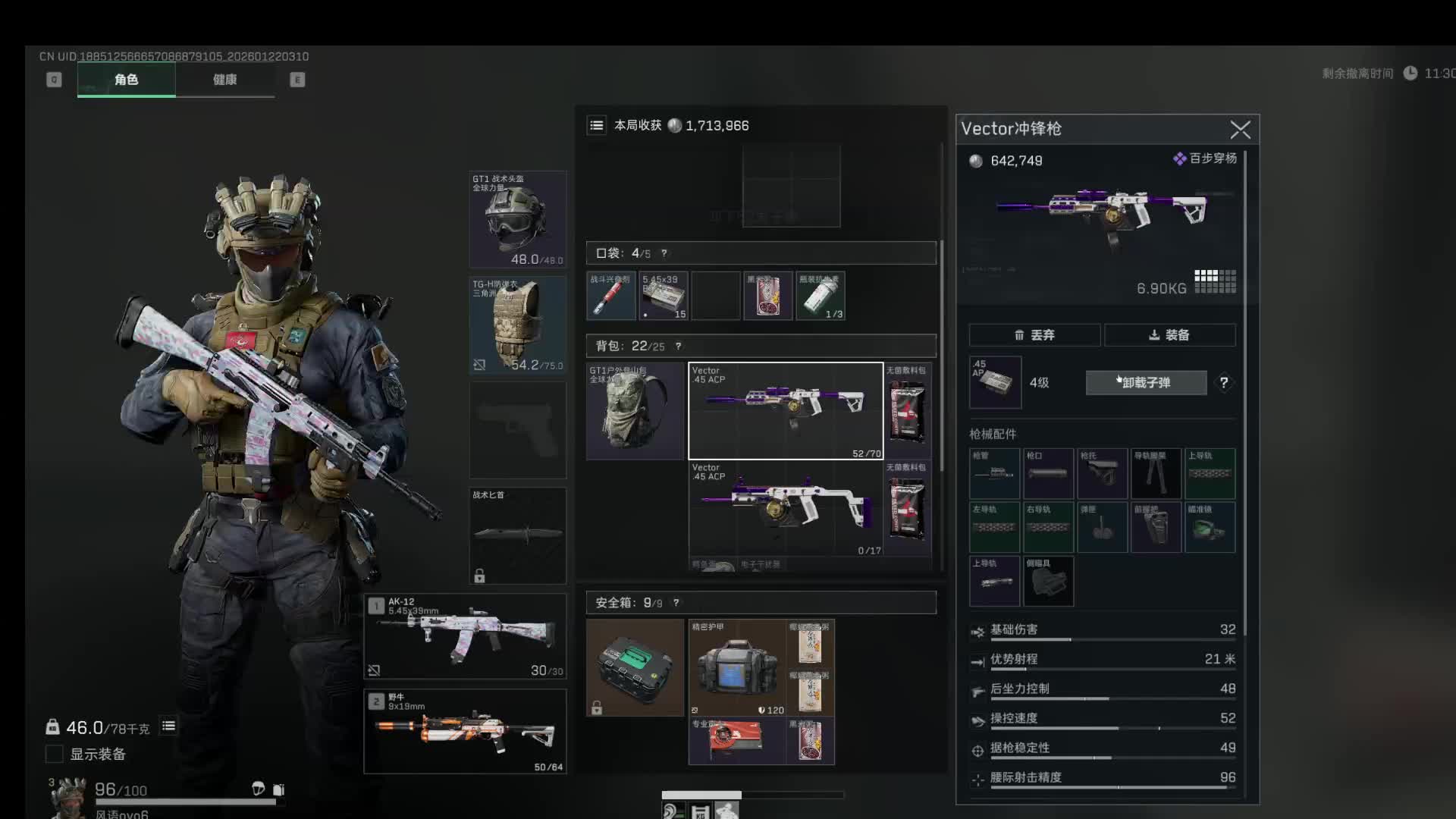Select the highlighted Vector .45 ACP in backpack

point(786,411)
